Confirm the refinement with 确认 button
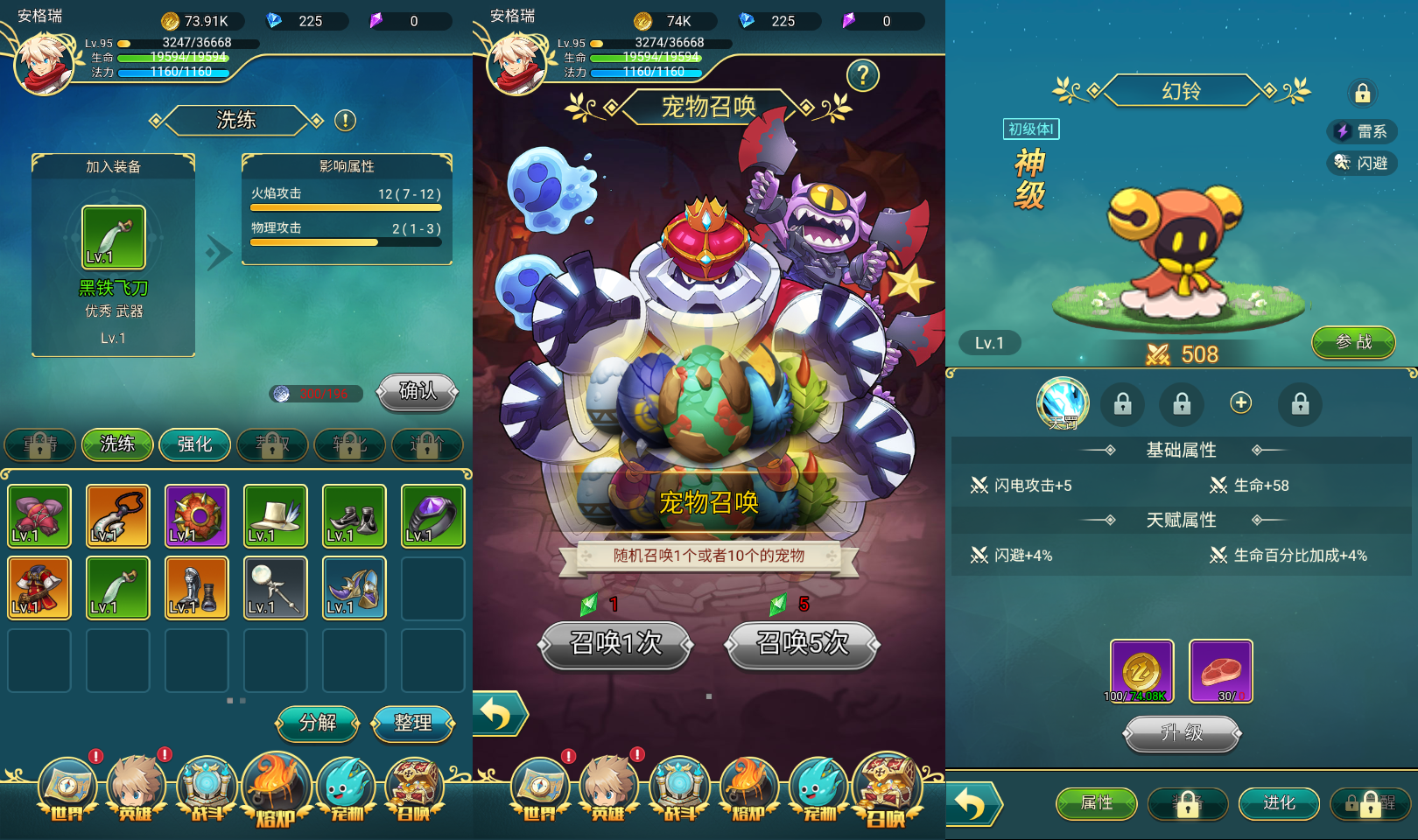 (418, 391)
